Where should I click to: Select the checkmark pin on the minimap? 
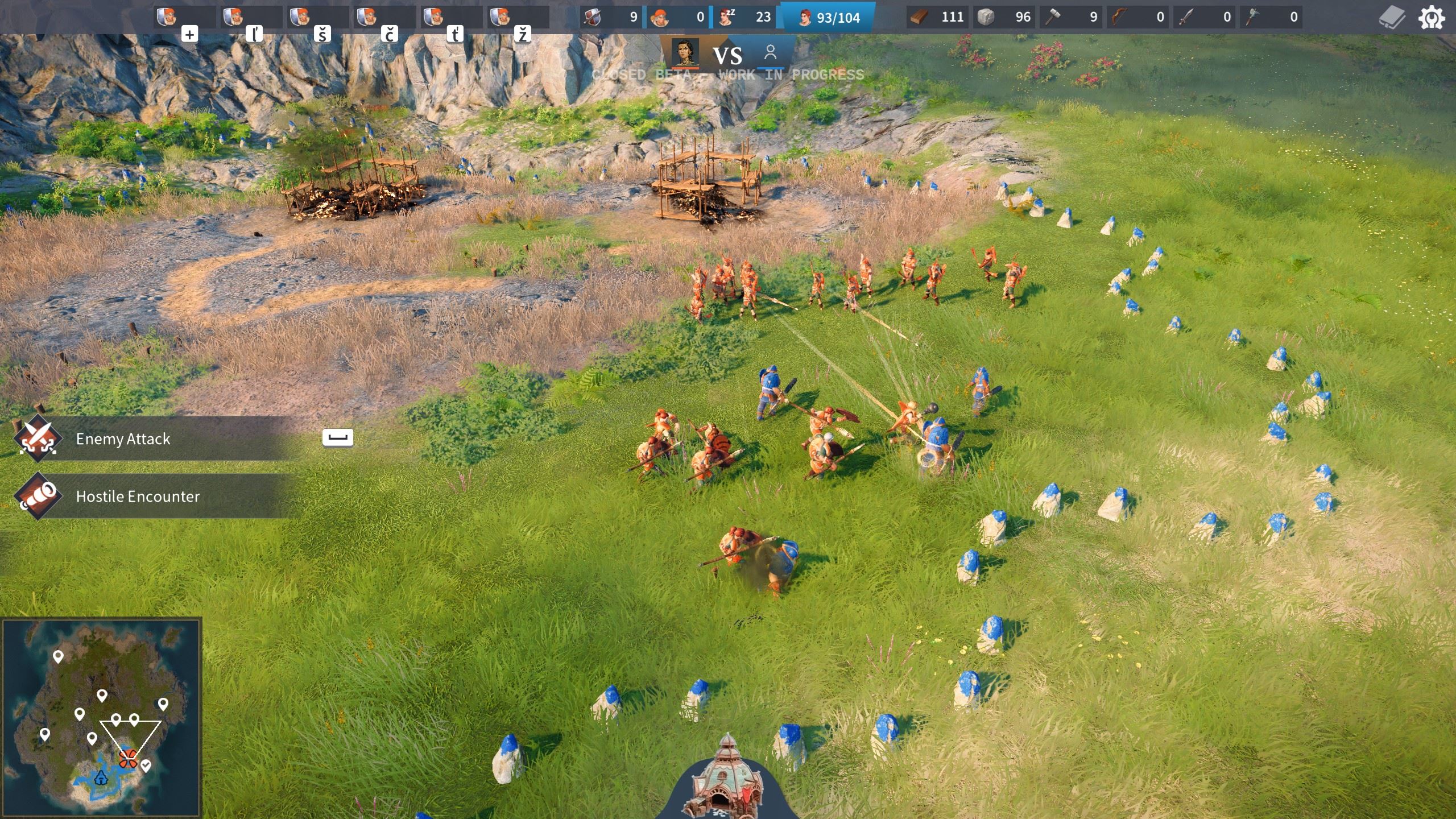146,766
